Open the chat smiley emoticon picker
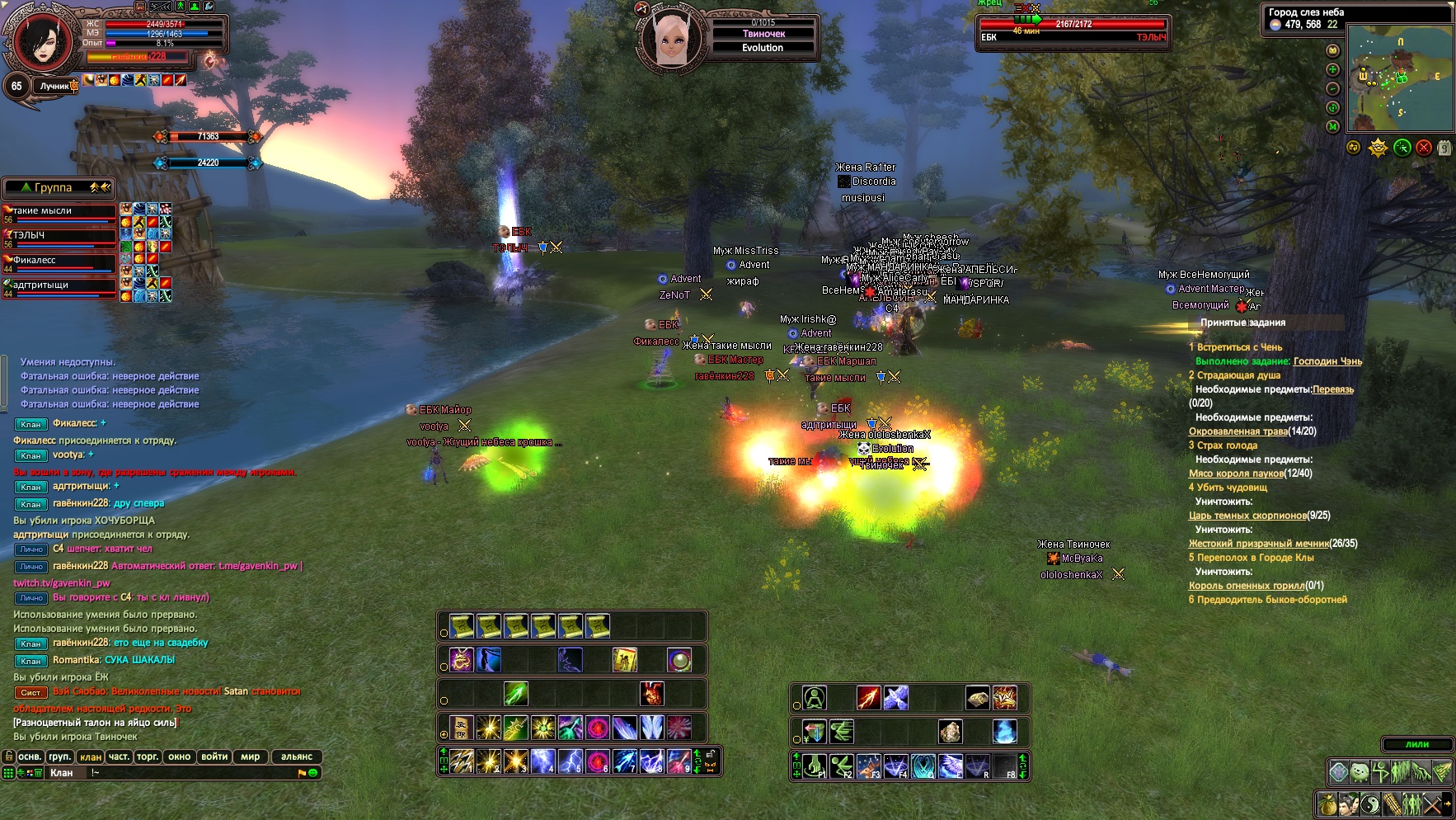The width and height of the screenshot is (1456, 820). 313,773
